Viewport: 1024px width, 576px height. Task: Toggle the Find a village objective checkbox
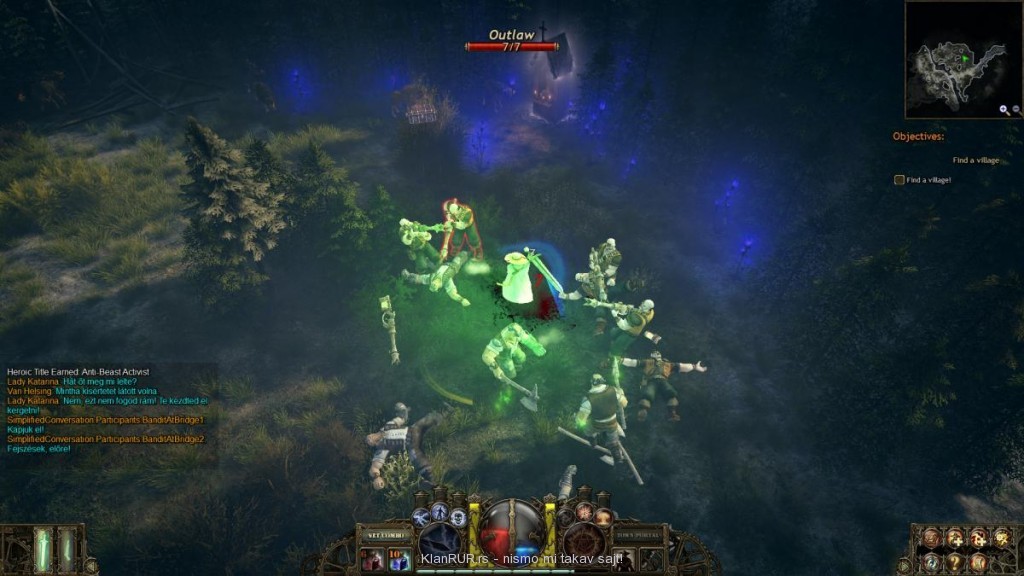coord(899,180)
